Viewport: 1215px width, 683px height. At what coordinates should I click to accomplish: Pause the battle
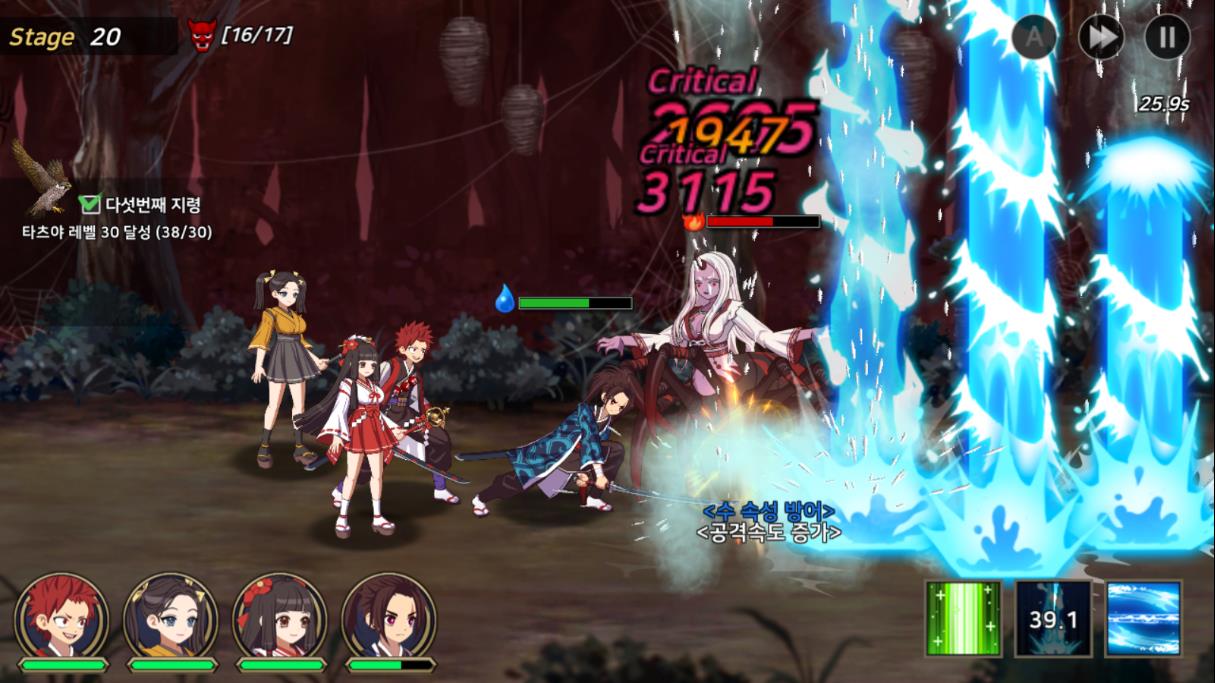tap(1167, 38)
